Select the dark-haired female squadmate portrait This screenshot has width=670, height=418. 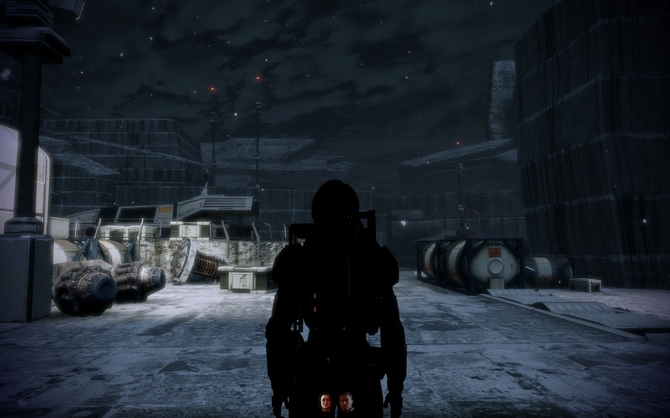(326, 402)
